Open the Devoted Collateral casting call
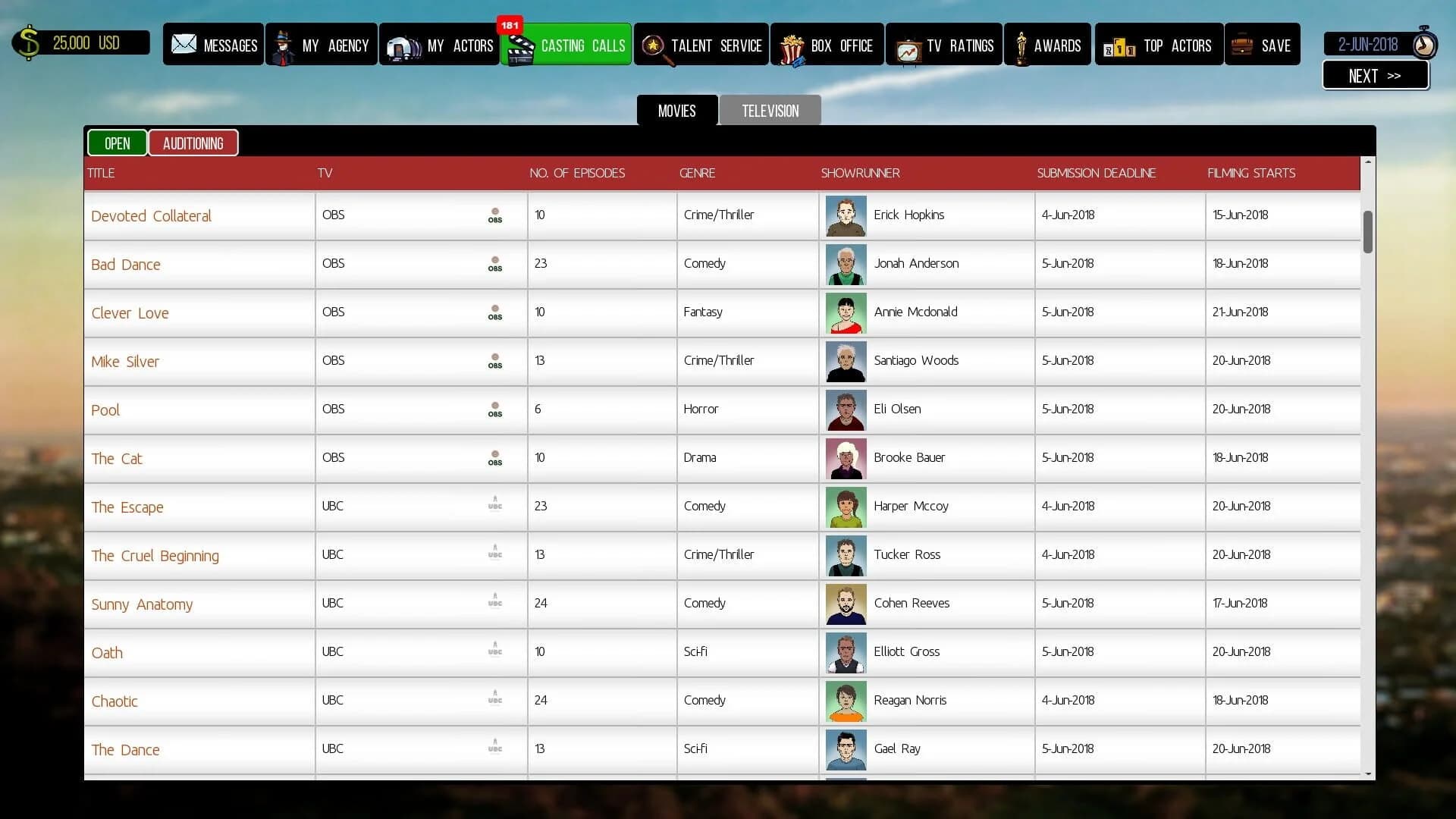1456x819 pixels. coord(151,215)
